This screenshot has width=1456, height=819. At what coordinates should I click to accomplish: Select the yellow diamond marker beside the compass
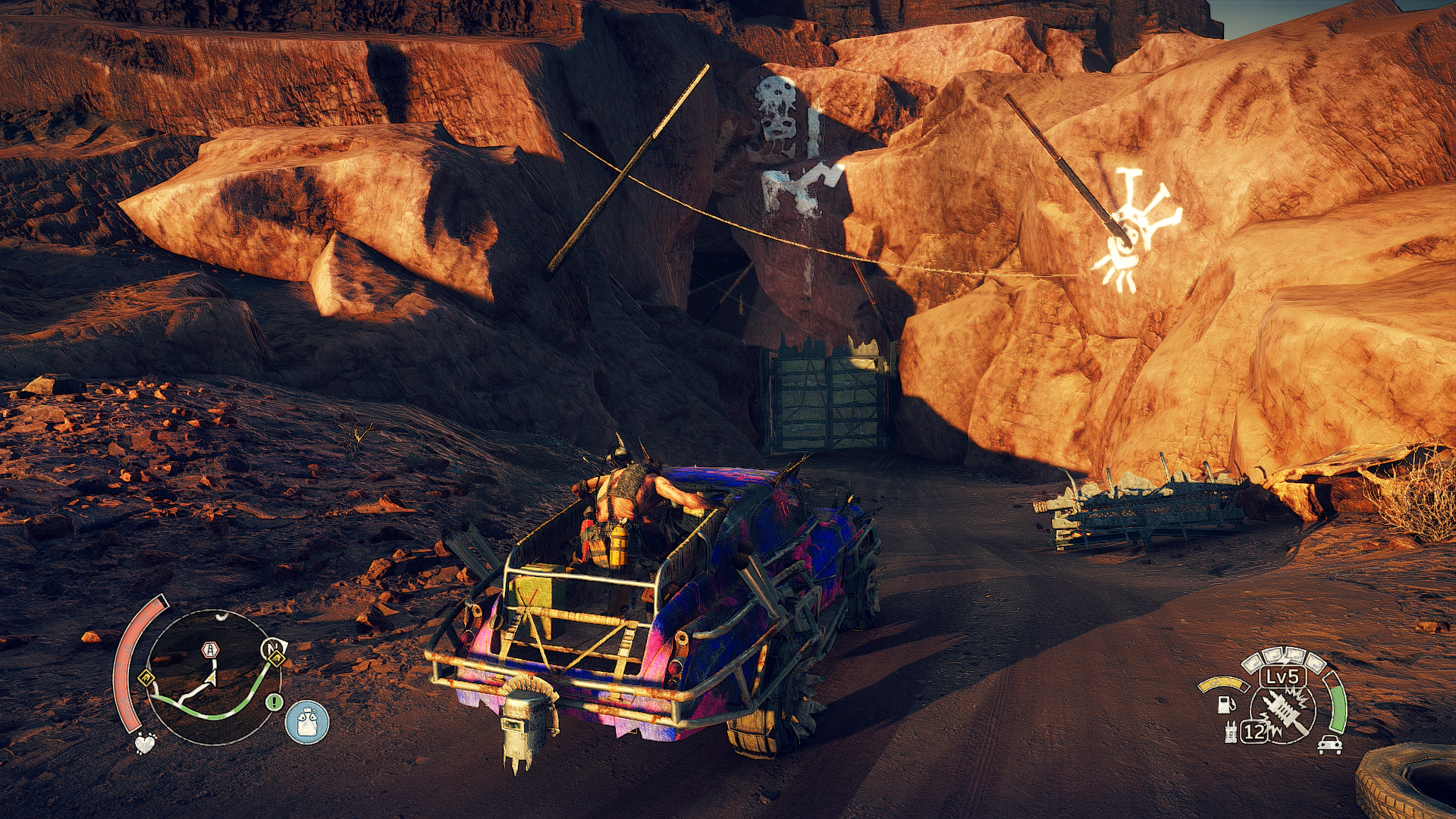[x=278, y=659]
